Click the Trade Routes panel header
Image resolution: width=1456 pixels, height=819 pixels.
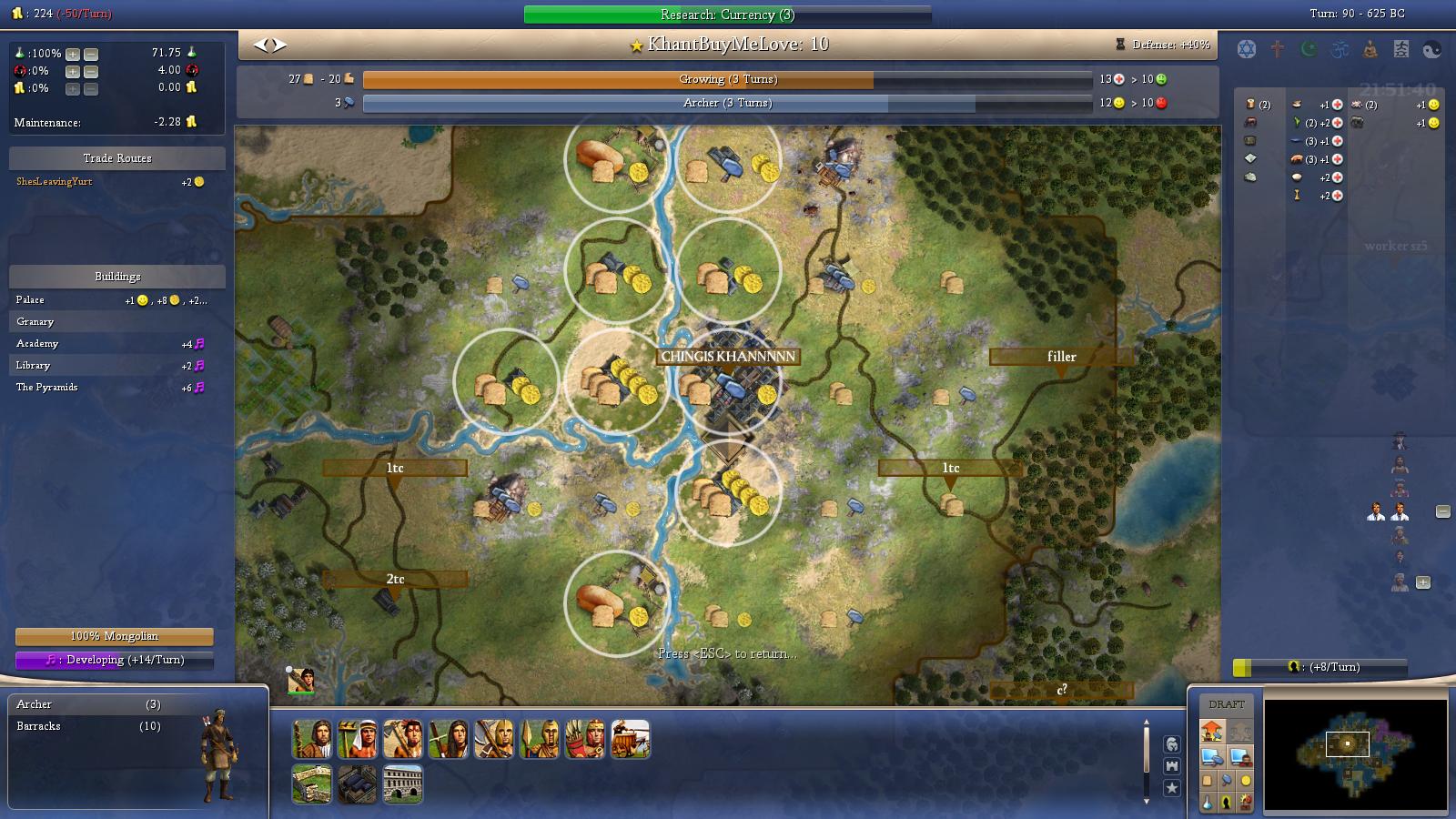click(116, 157)
